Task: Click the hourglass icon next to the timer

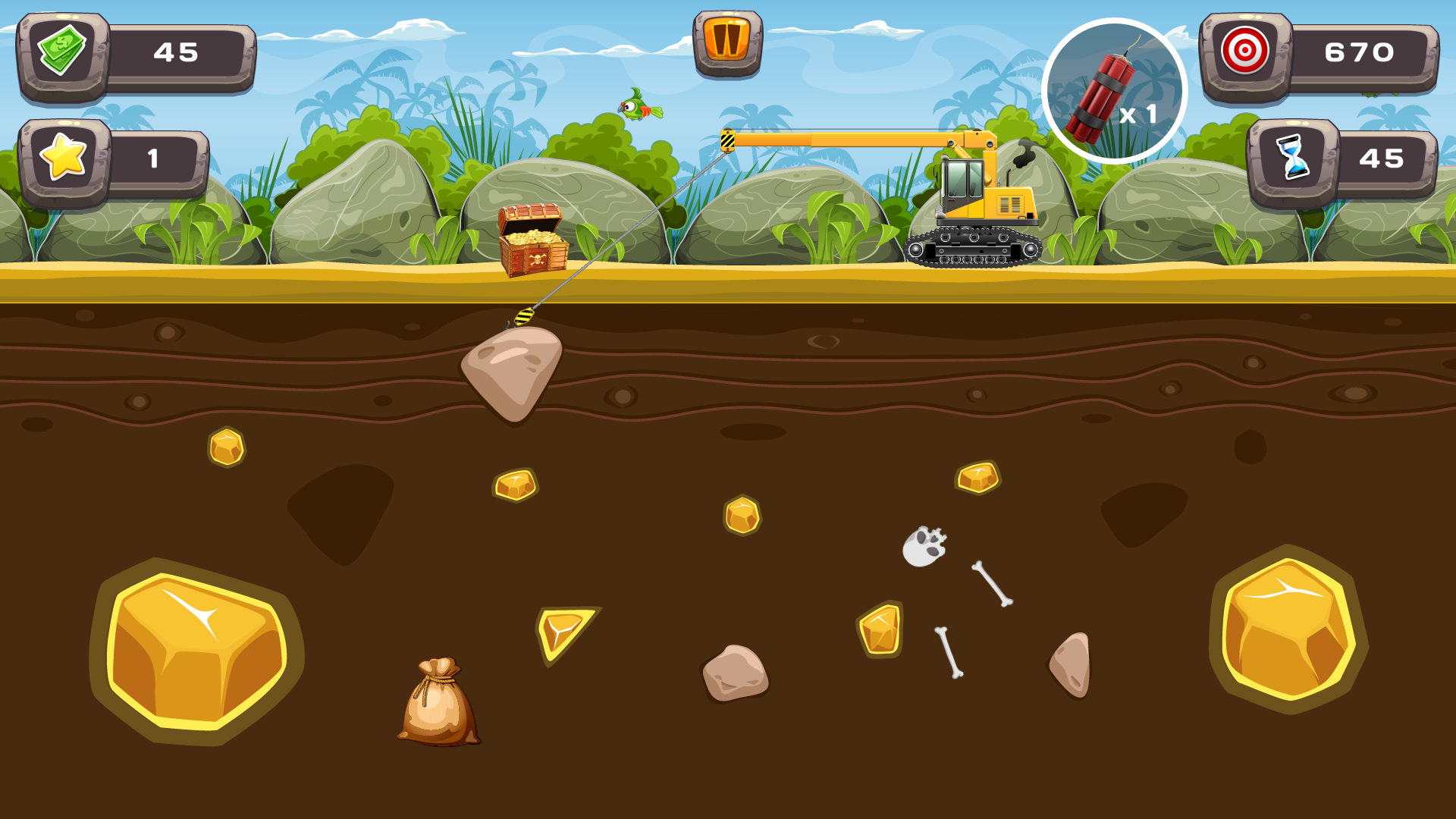Action: [x=1294, y=158]
